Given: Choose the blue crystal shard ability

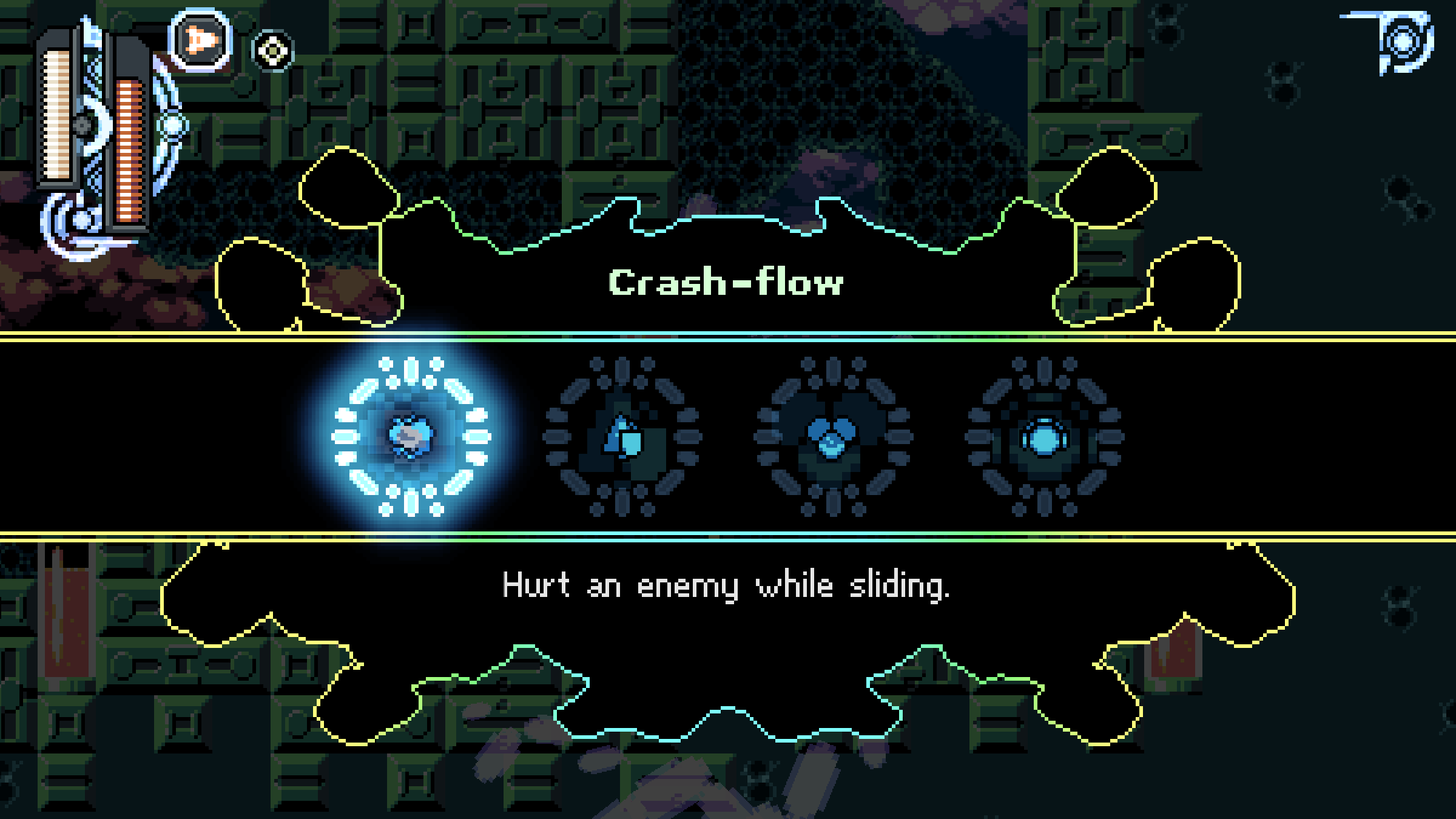Looking at the screenshot, I should click(x=622, y=436).
